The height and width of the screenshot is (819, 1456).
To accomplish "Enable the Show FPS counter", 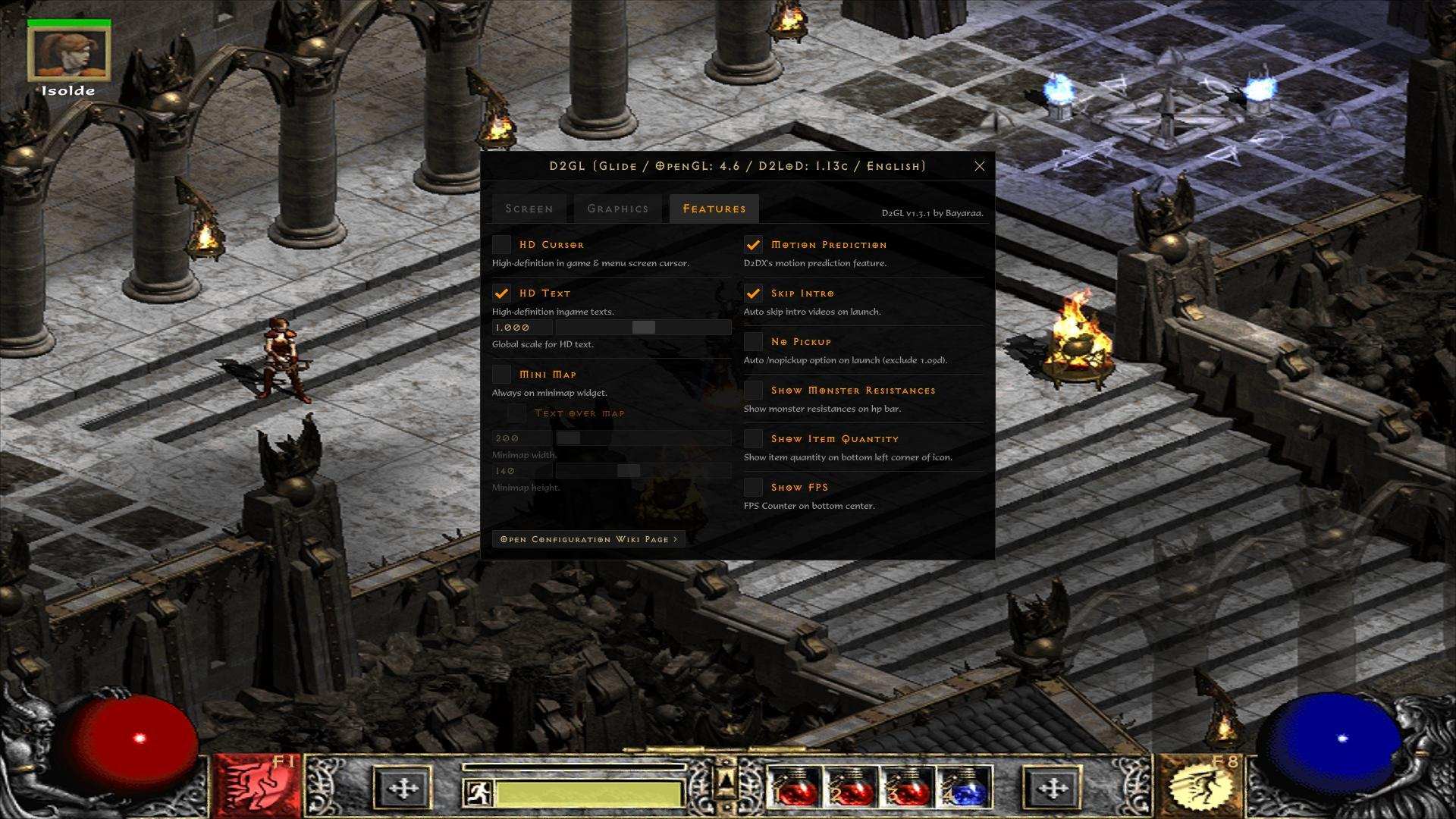I will click(x=753, y=487).
